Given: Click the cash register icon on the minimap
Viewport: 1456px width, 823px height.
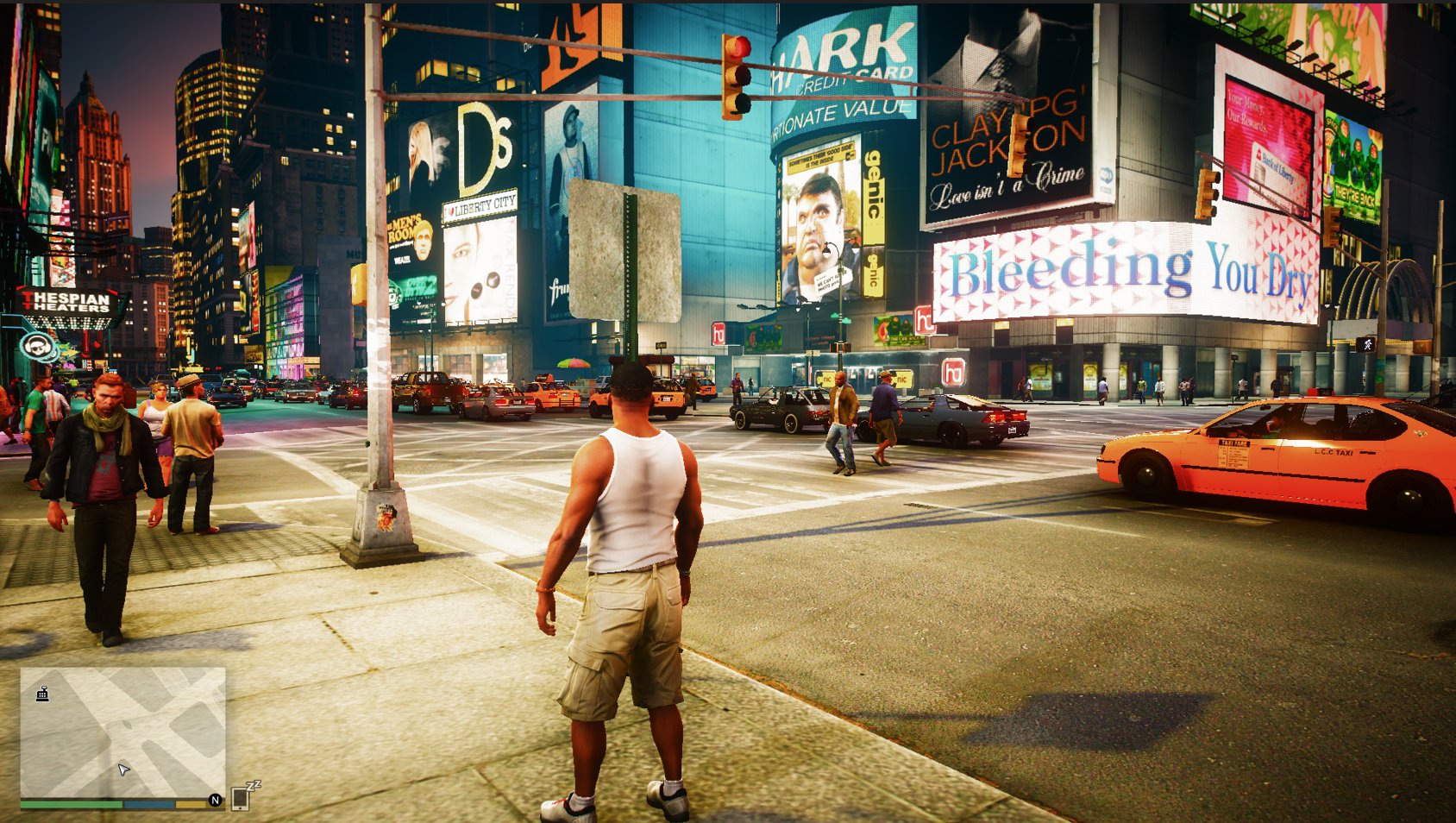Looking at the screenshot, I should pyautogui.click(x=42, y=692).
